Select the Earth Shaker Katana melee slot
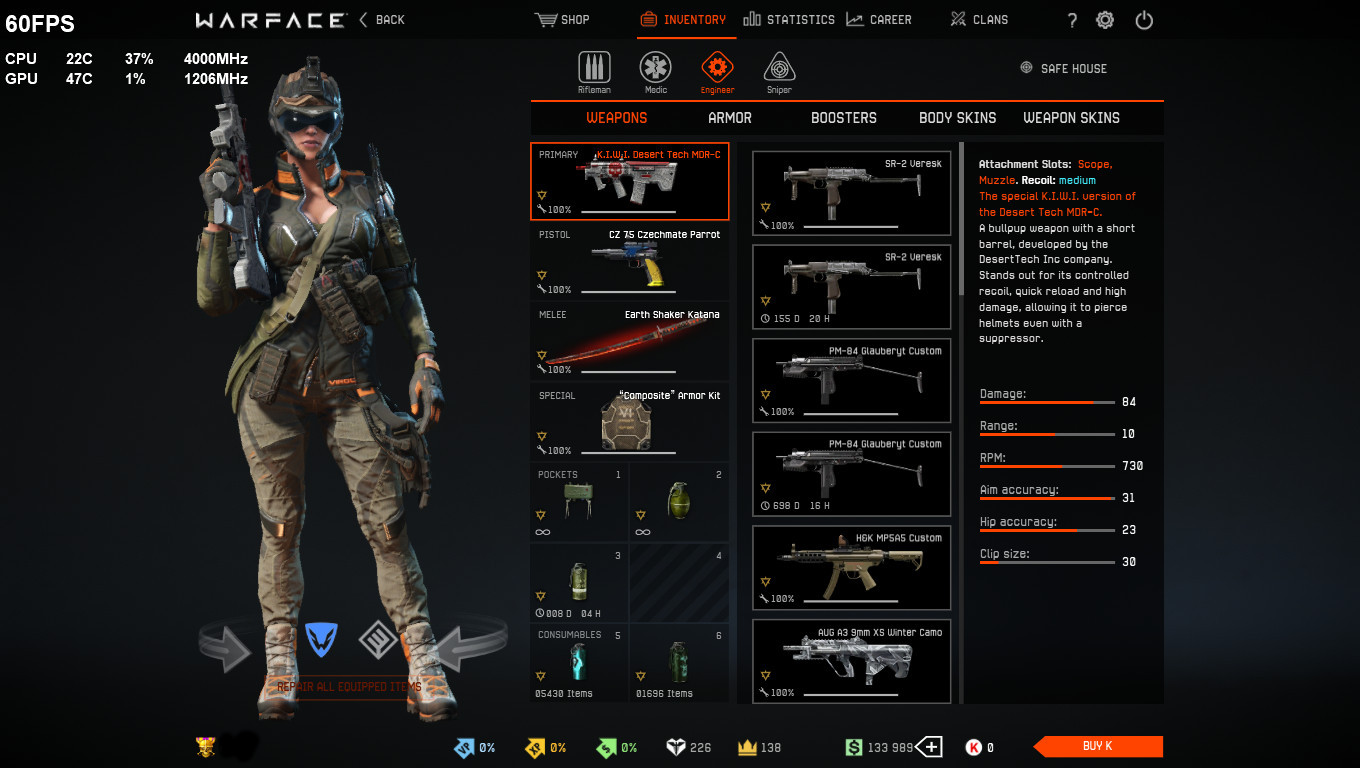The image size is (1360, 768). point(629,341)
